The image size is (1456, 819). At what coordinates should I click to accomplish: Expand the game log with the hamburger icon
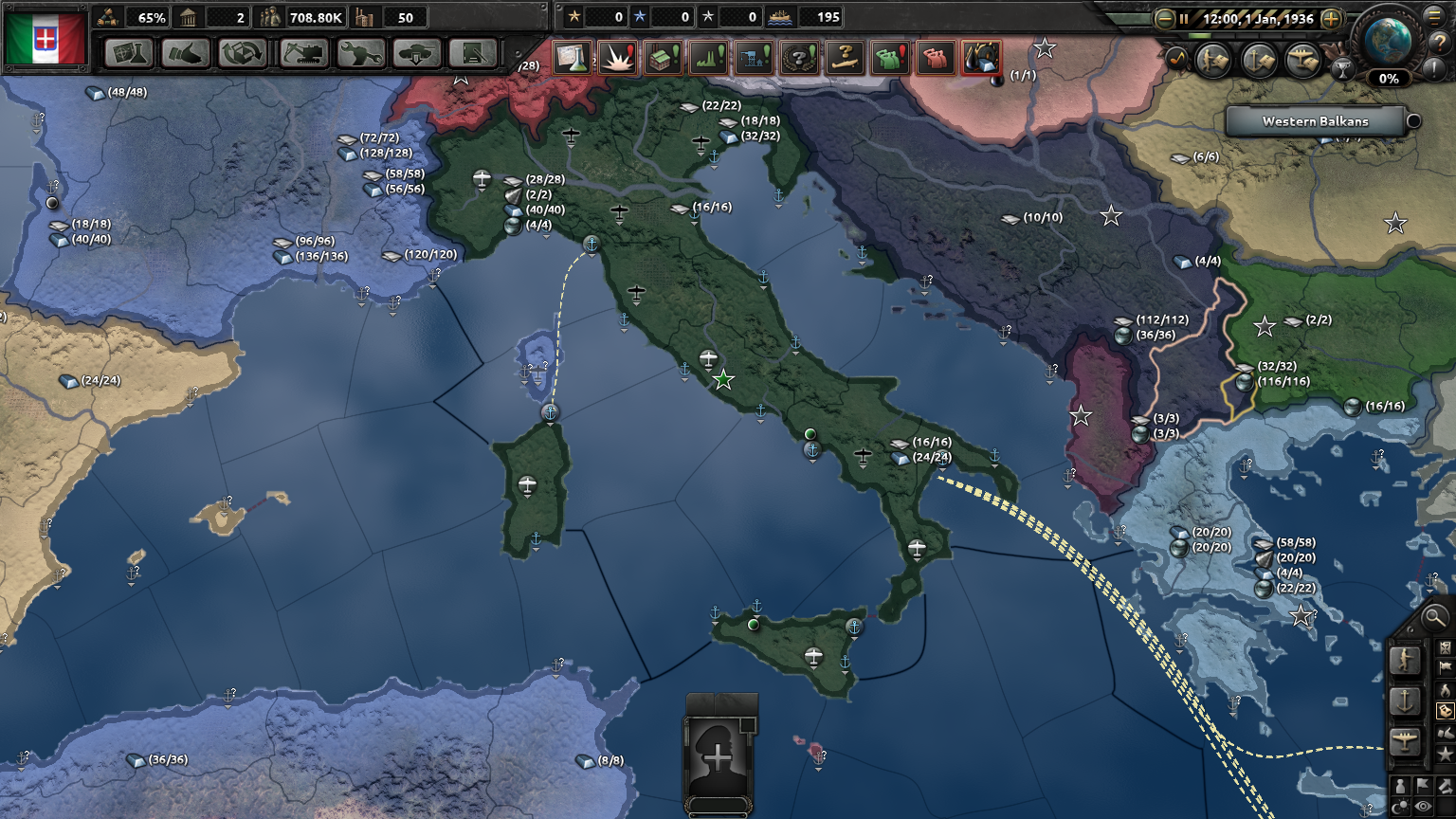1434,18
